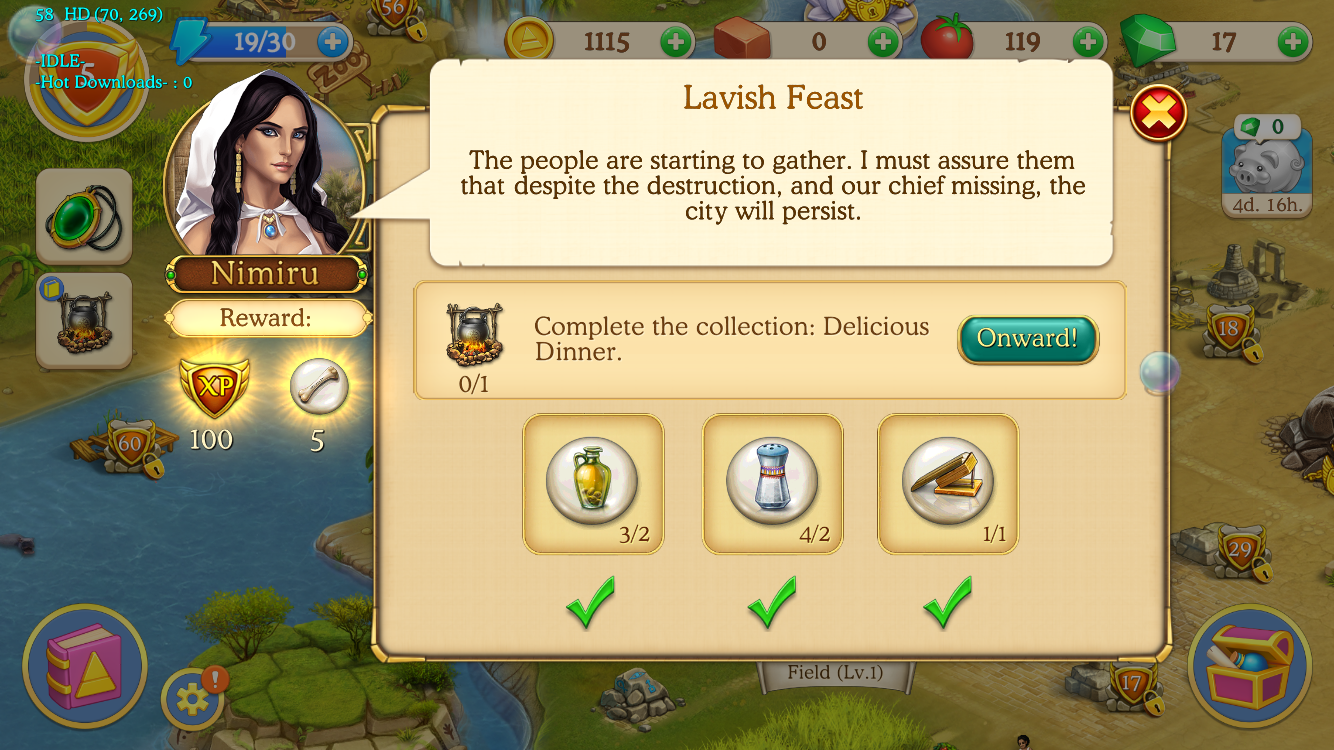Select the salt shaker item
The image size is (1334, 750).
[x=772, y=482]
